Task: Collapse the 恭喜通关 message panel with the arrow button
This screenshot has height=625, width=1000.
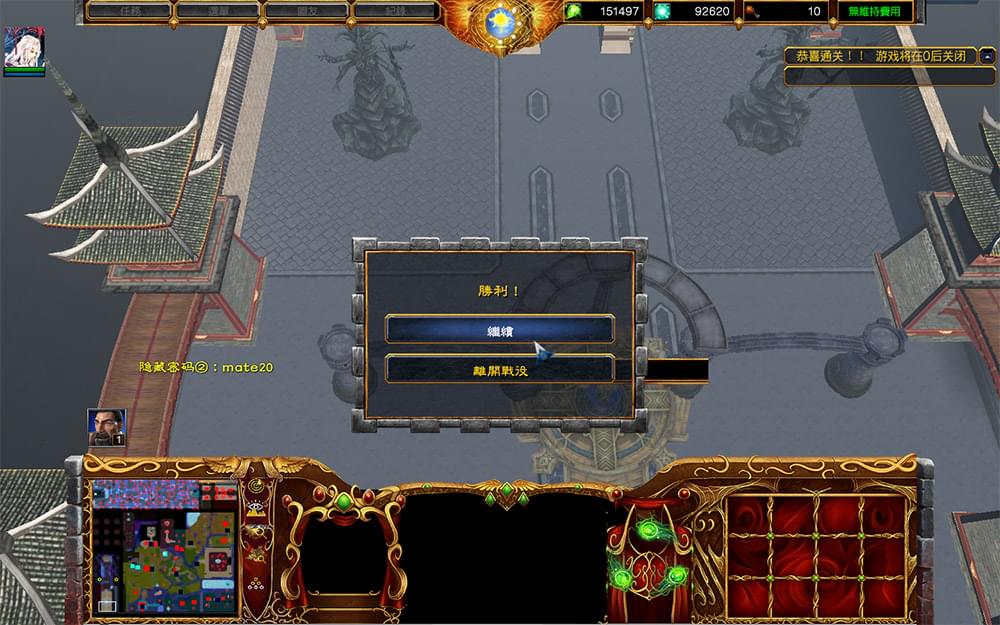Action: coord(989,57)
